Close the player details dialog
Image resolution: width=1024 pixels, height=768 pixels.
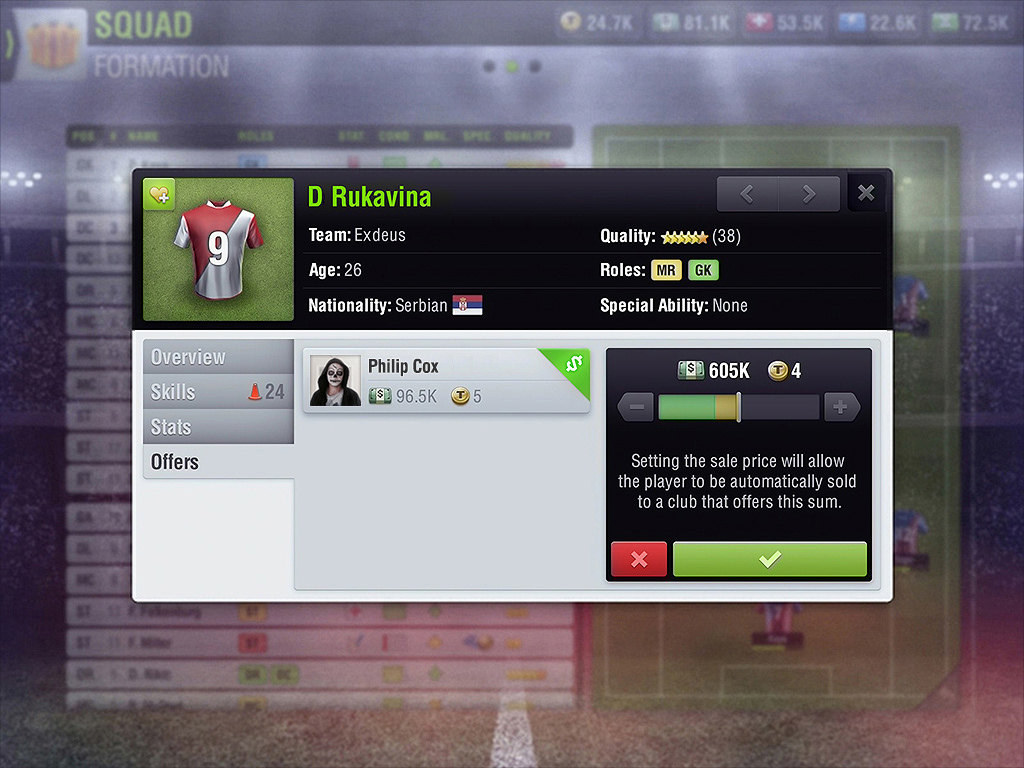click(866, 194)
